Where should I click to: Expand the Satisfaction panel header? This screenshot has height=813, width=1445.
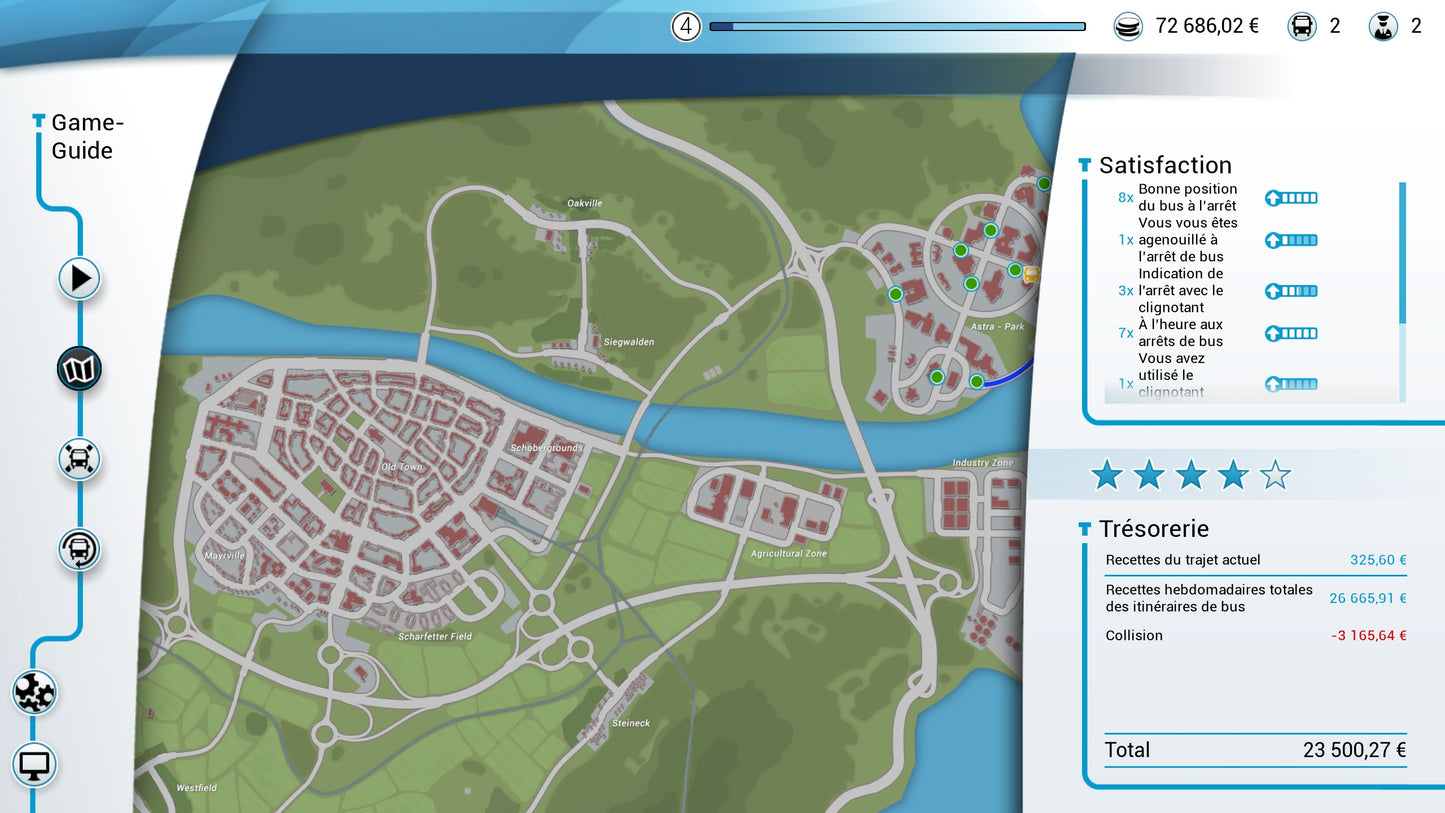[1165, 164]
